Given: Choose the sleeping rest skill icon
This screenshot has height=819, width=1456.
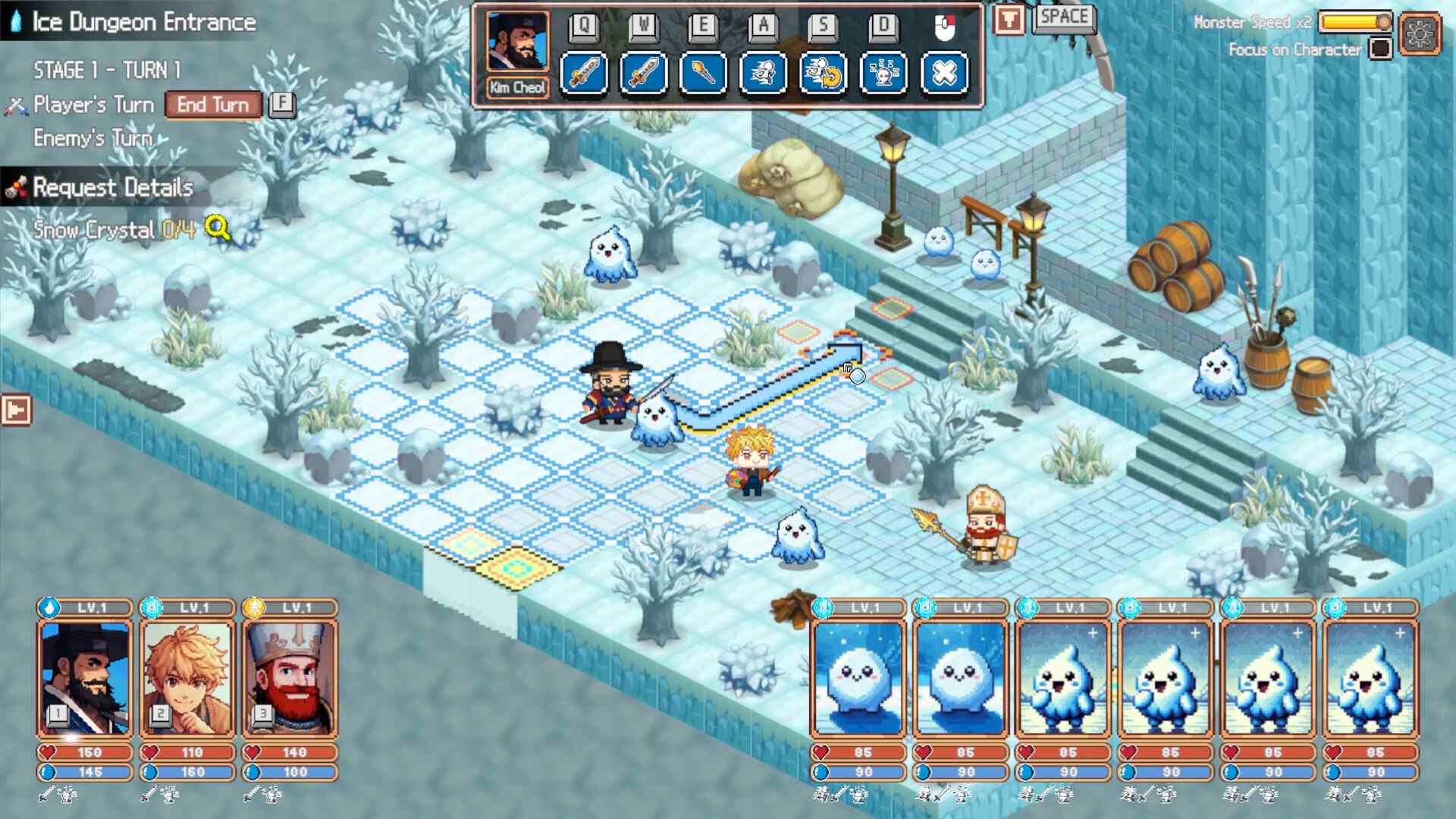Looking at the screenshot, I should [883, 74].
